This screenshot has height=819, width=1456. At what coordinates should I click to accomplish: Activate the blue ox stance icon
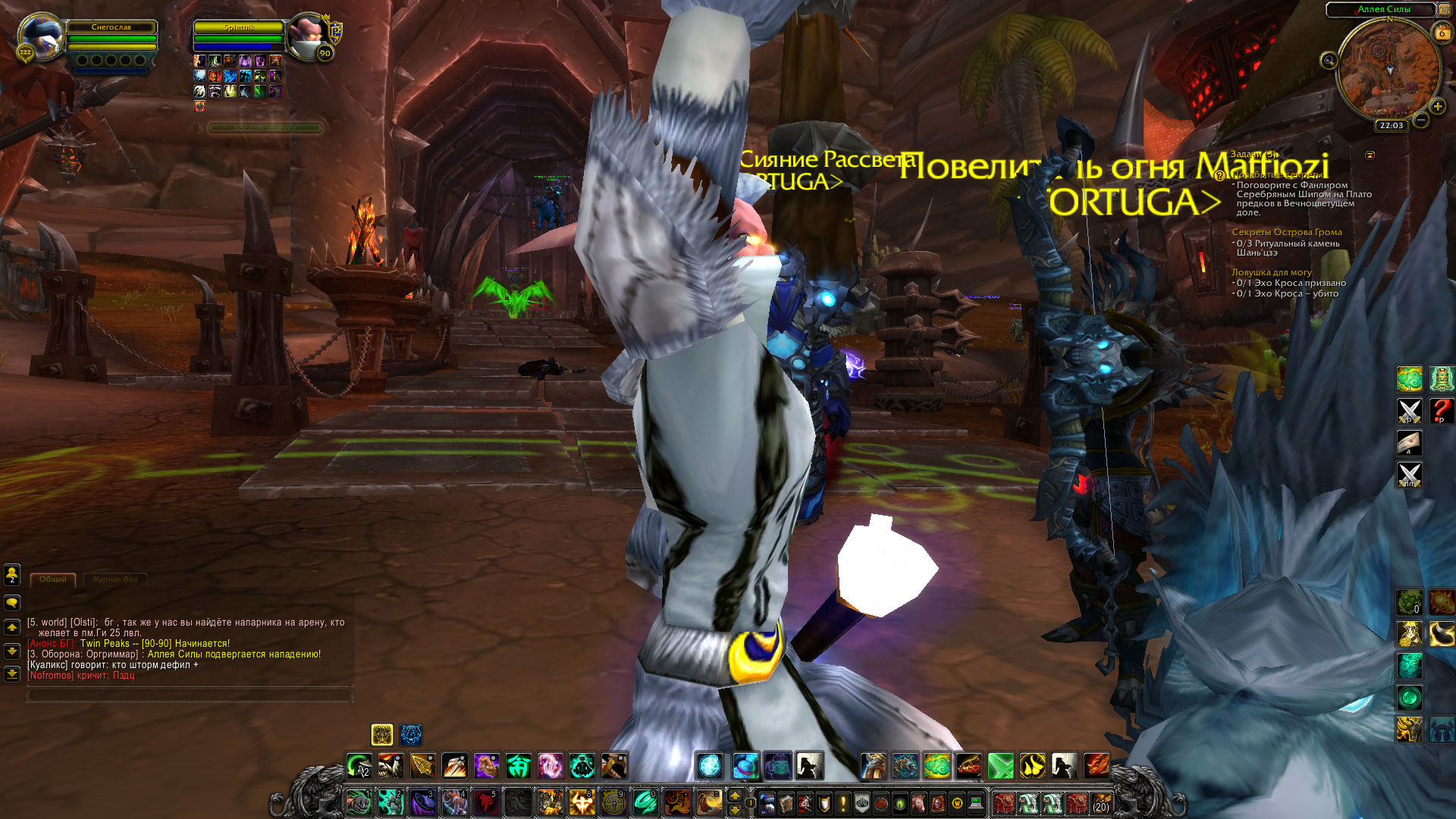(x=411, y=734)
